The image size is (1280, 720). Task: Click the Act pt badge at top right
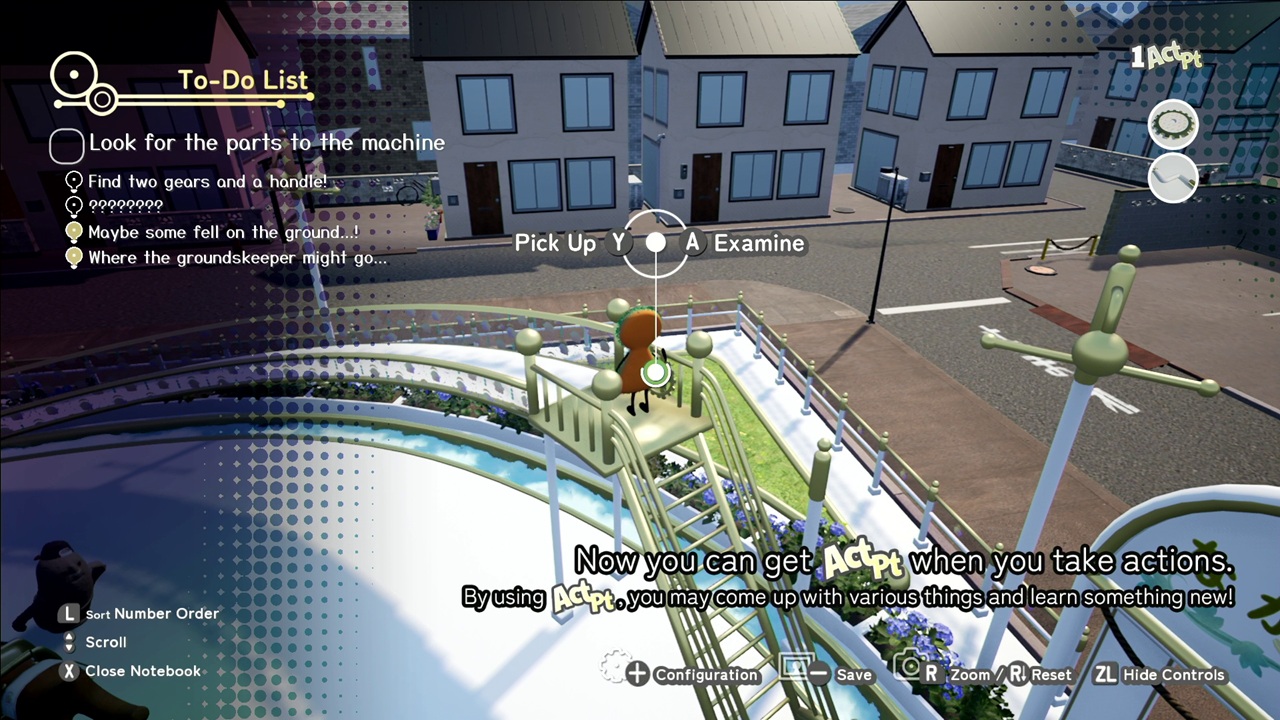(1167, 57)
